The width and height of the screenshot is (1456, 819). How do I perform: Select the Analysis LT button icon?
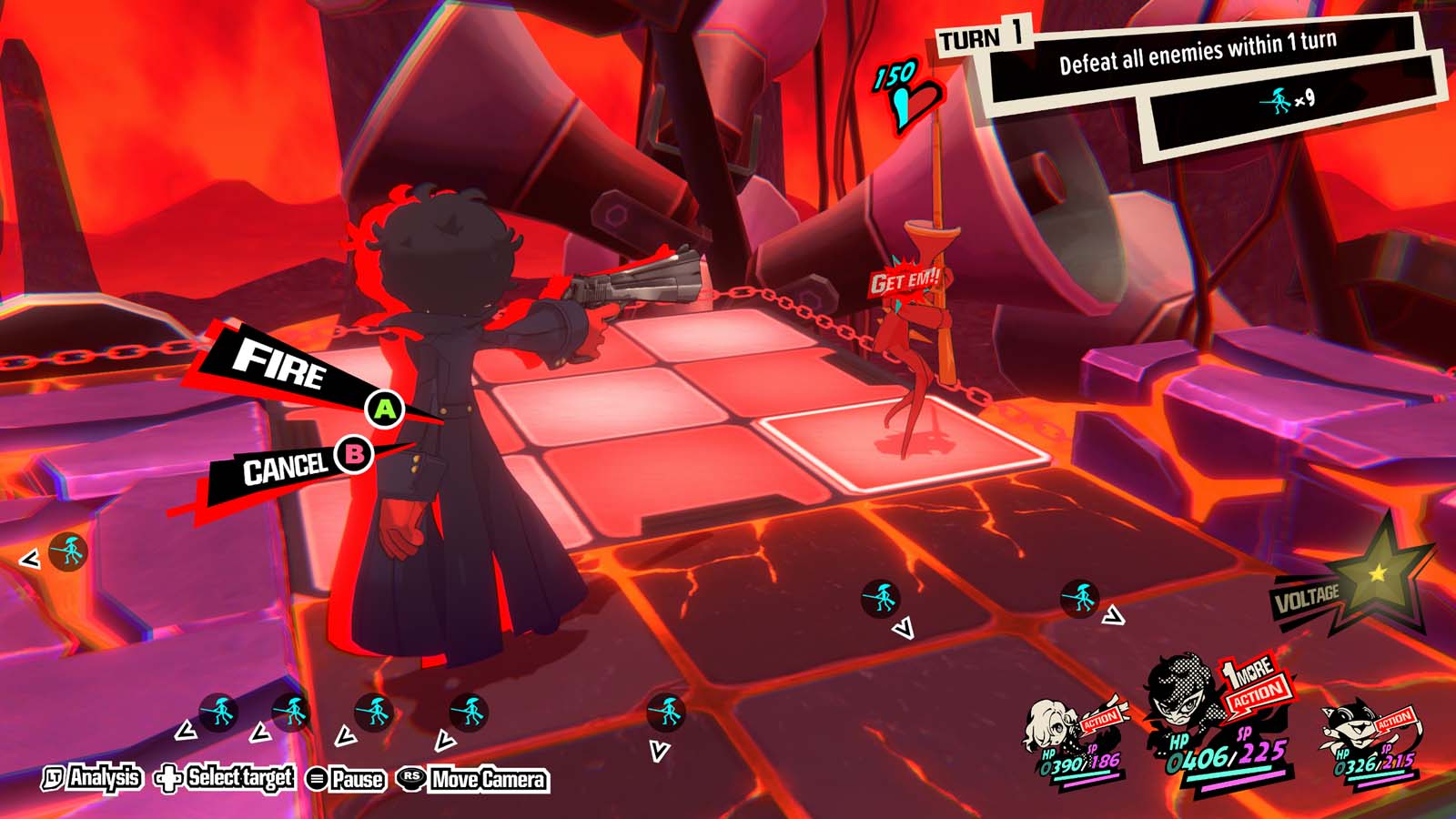click(x=55, y=779)
